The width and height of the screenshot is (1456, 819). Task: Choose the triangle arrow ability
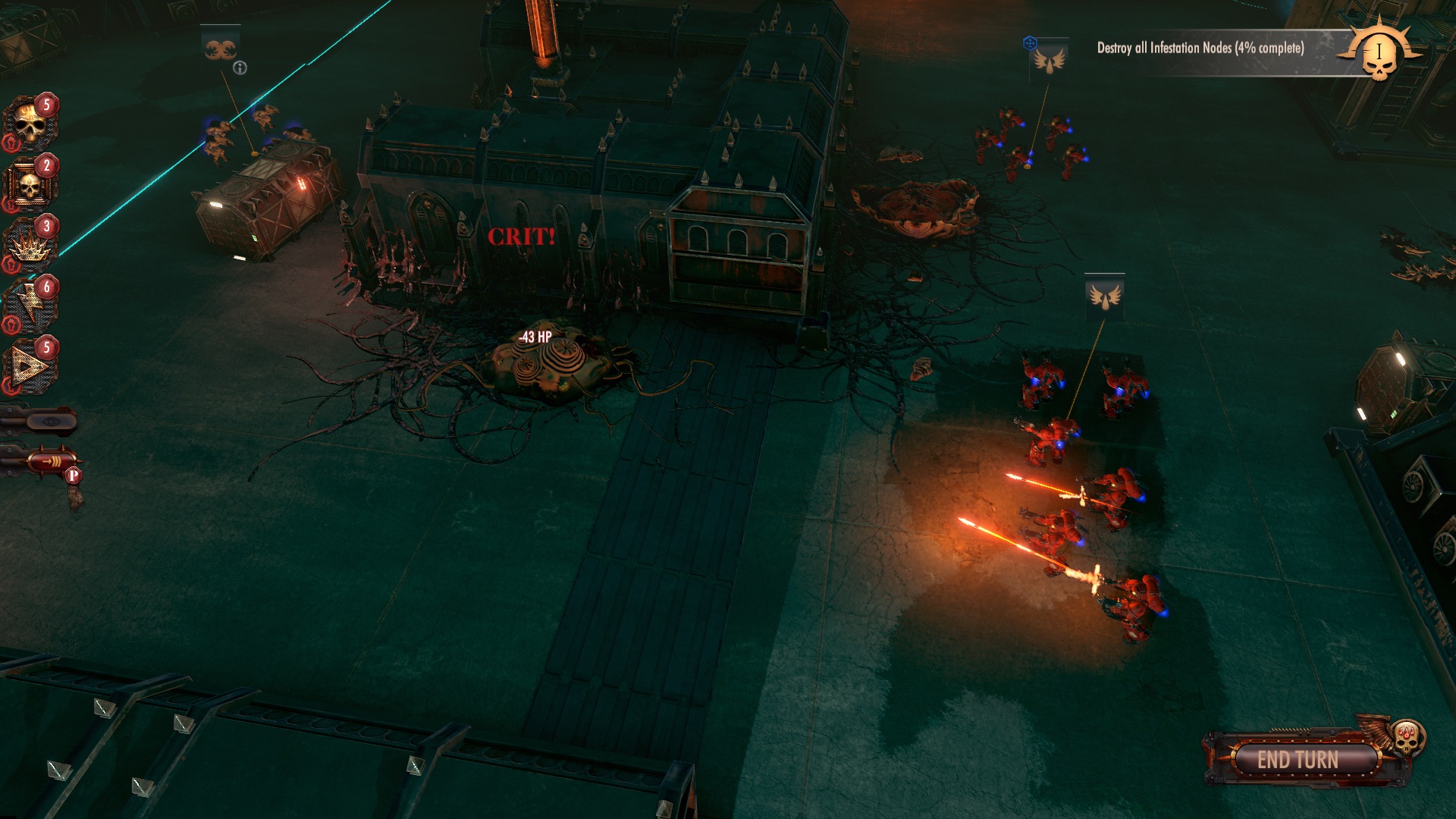pyautogui.click(x=29, y=367)
